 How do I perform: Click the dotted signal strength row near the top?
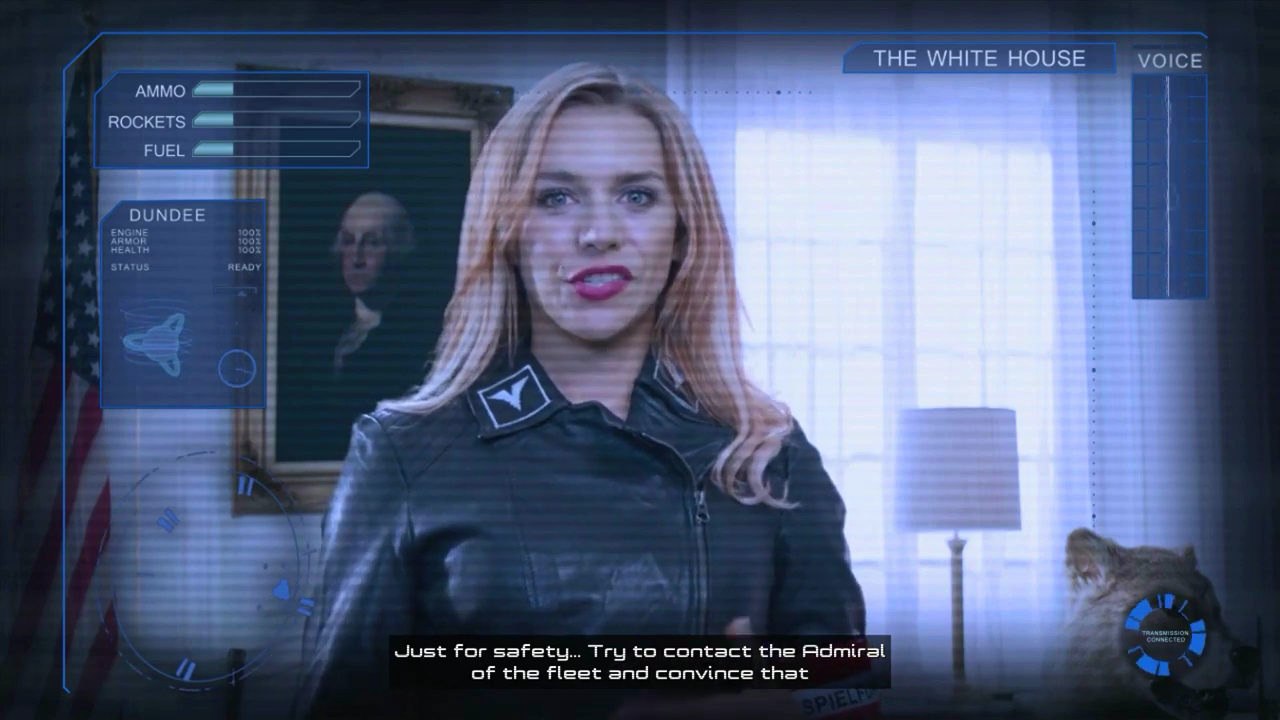pos(740,90)
